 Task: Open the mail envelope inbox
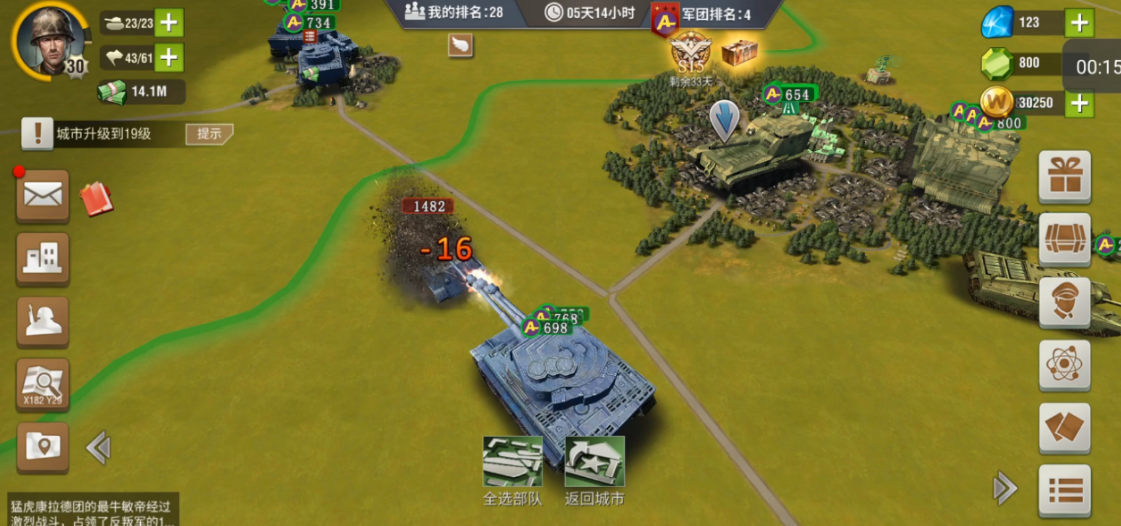coord(43,195)
